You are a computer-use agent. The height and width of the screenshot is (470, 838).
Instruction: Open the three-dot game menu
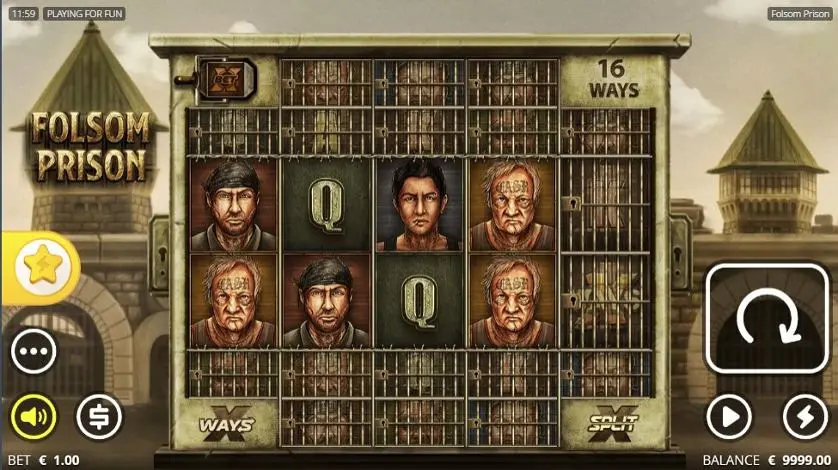pyautogui.click(x=34, y=352)
